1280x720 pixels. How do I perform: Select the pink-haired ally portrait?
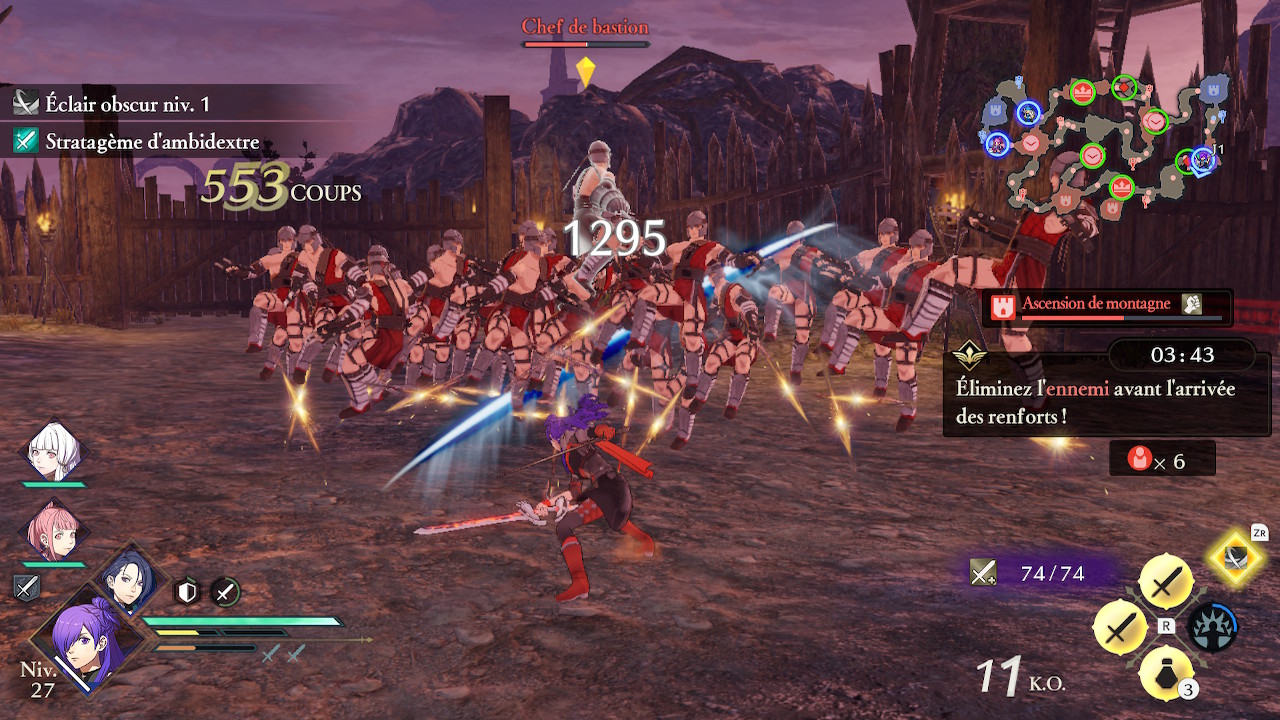(x=54, y=532)
